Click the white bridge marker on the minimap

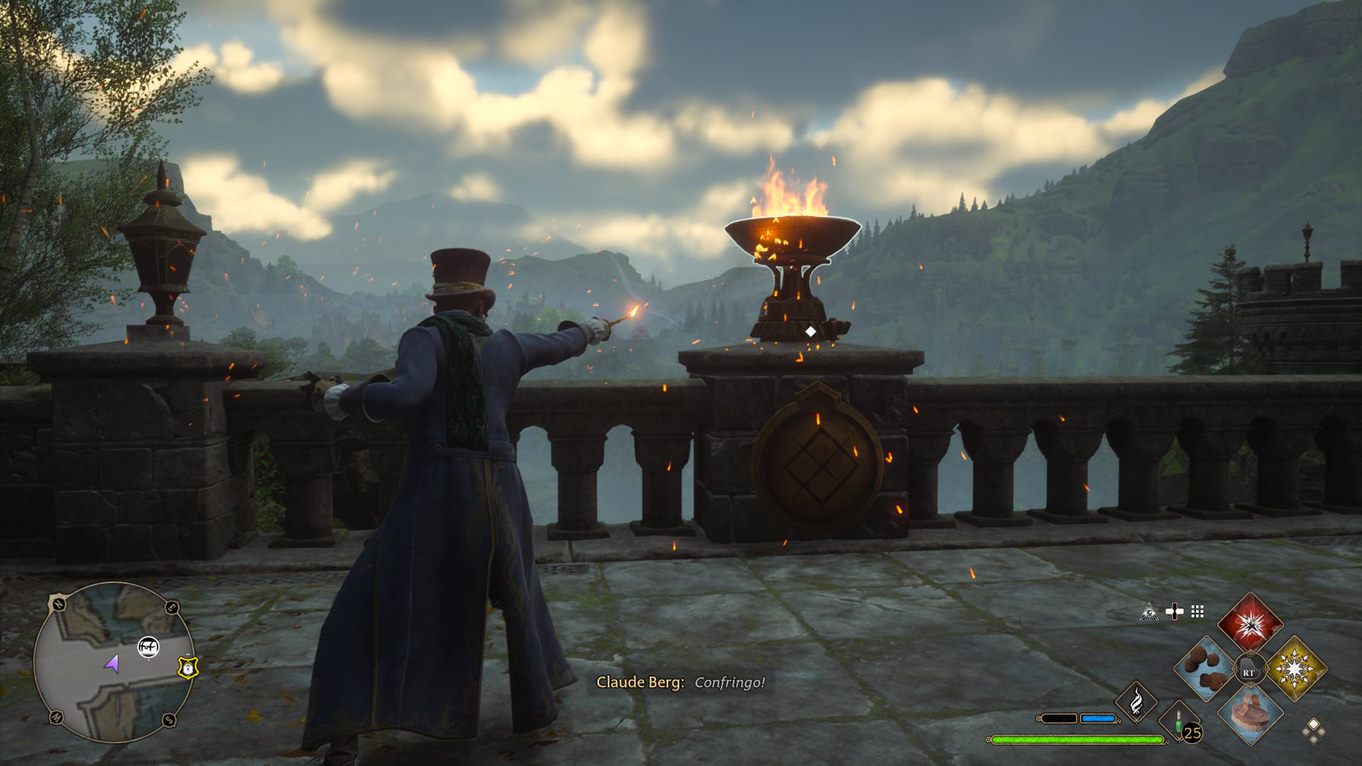[x=148, y=647]
